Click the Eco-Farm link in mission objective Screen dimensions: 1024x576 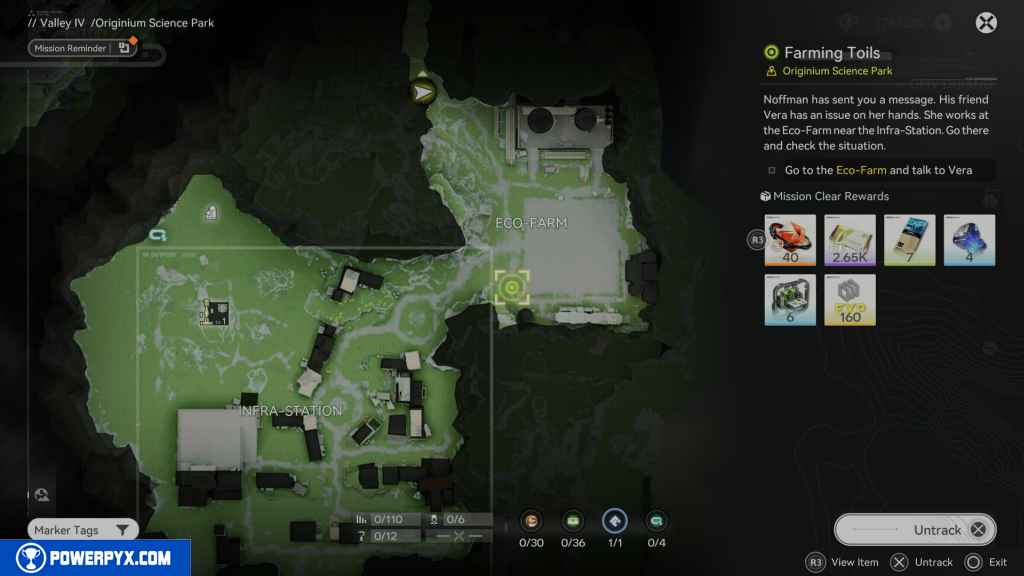point(860,170)
